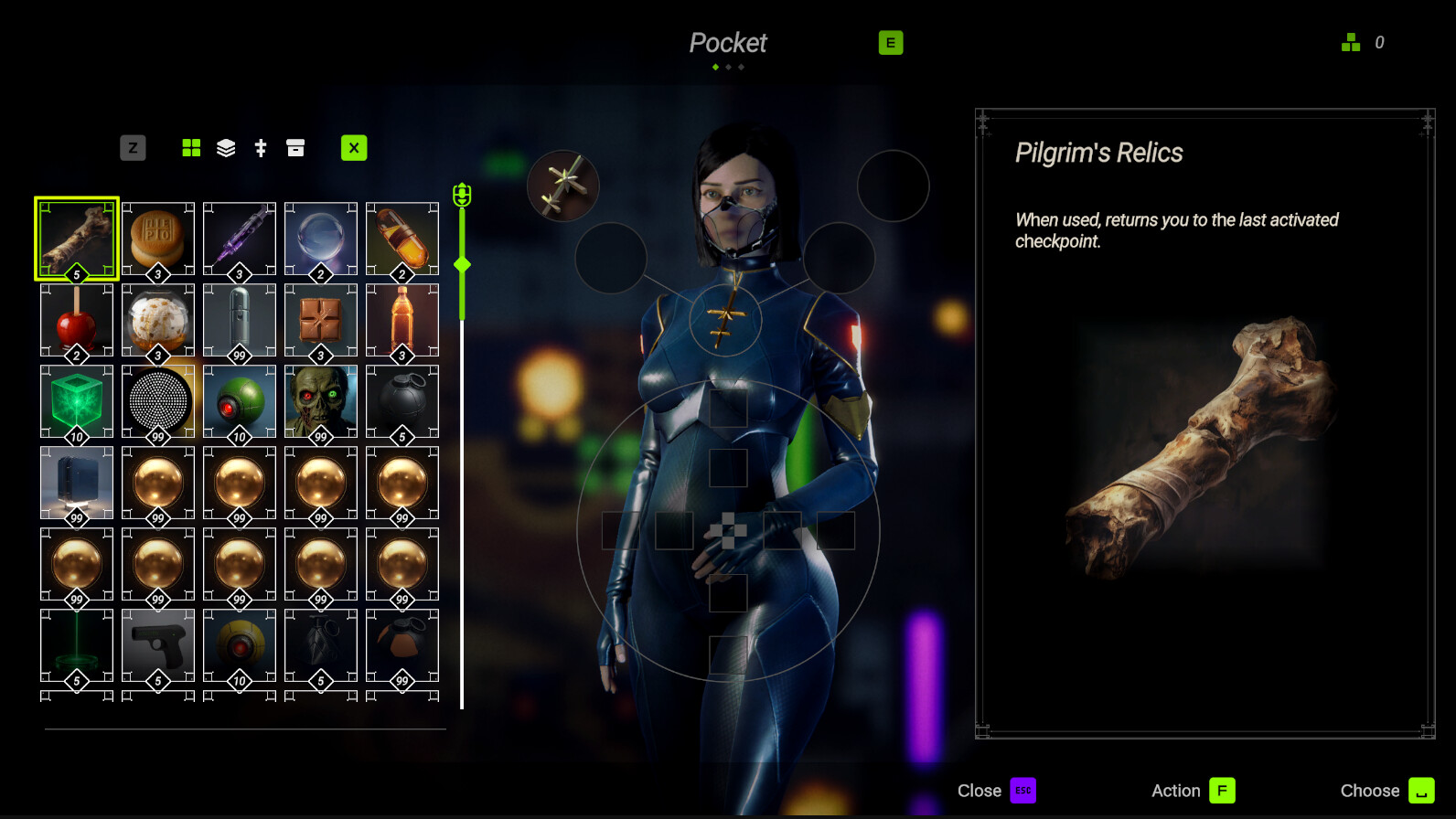The height and width of the screenshot is (819, 1456).
Task: Select the glass sphere item slot
Action: click(x=321, y=239)
